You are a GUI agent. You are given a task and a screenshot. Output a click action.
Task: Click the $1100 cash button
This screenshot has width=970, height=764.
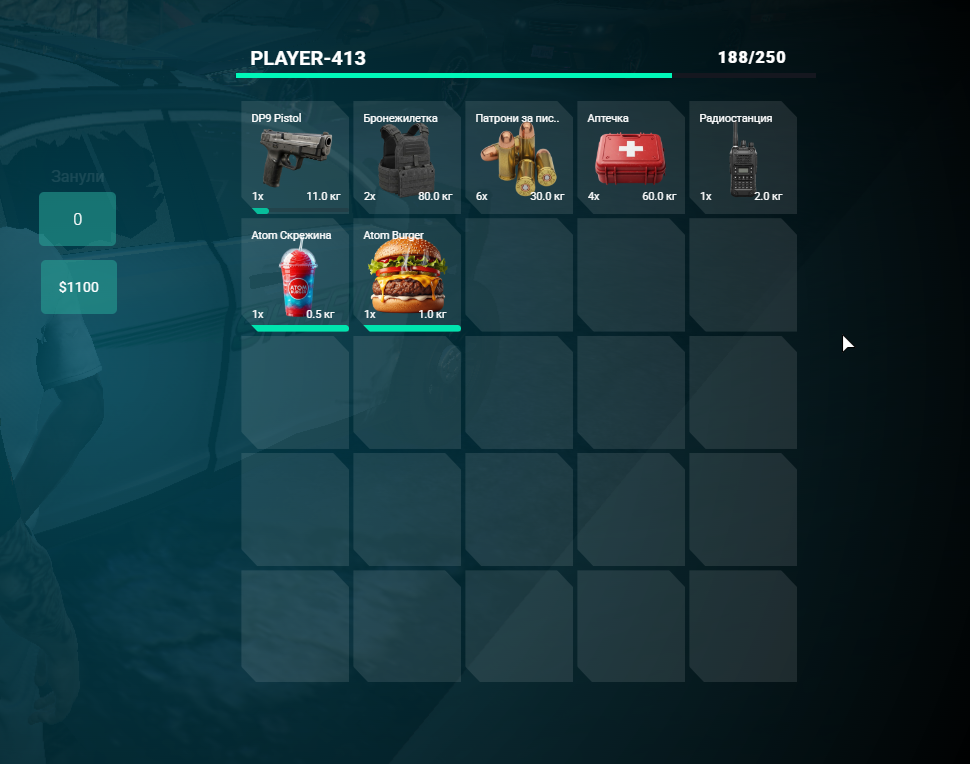tap(79, 287)
